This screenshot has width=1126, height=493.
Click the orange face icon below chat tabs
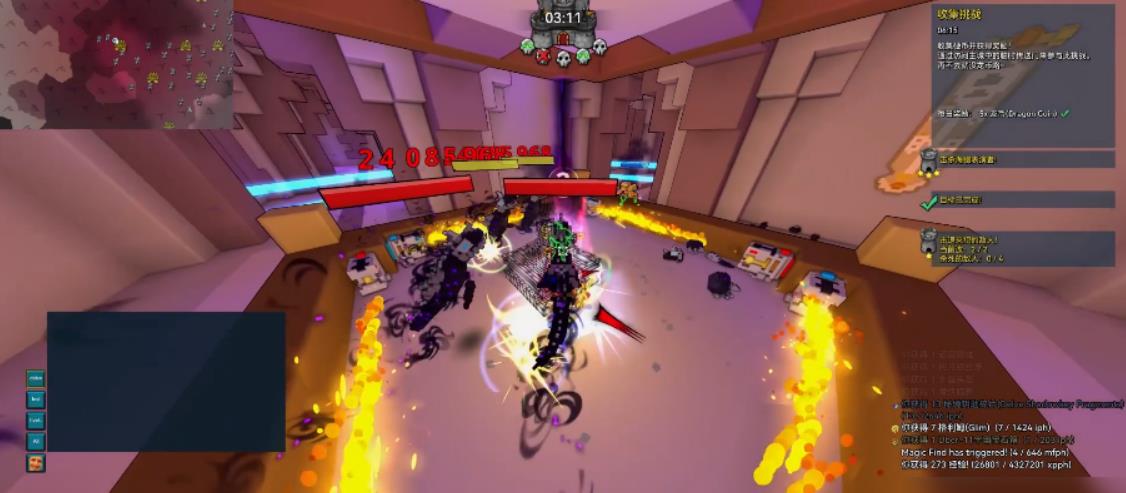pos(36,463)
